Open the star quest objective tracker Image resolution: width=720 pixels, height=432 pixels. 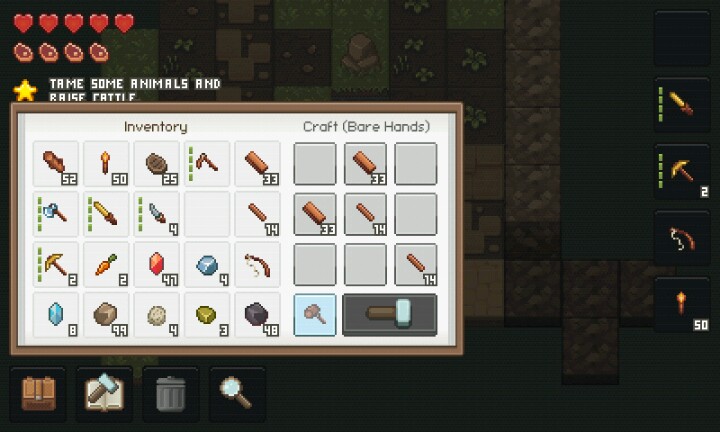[24, 90]
